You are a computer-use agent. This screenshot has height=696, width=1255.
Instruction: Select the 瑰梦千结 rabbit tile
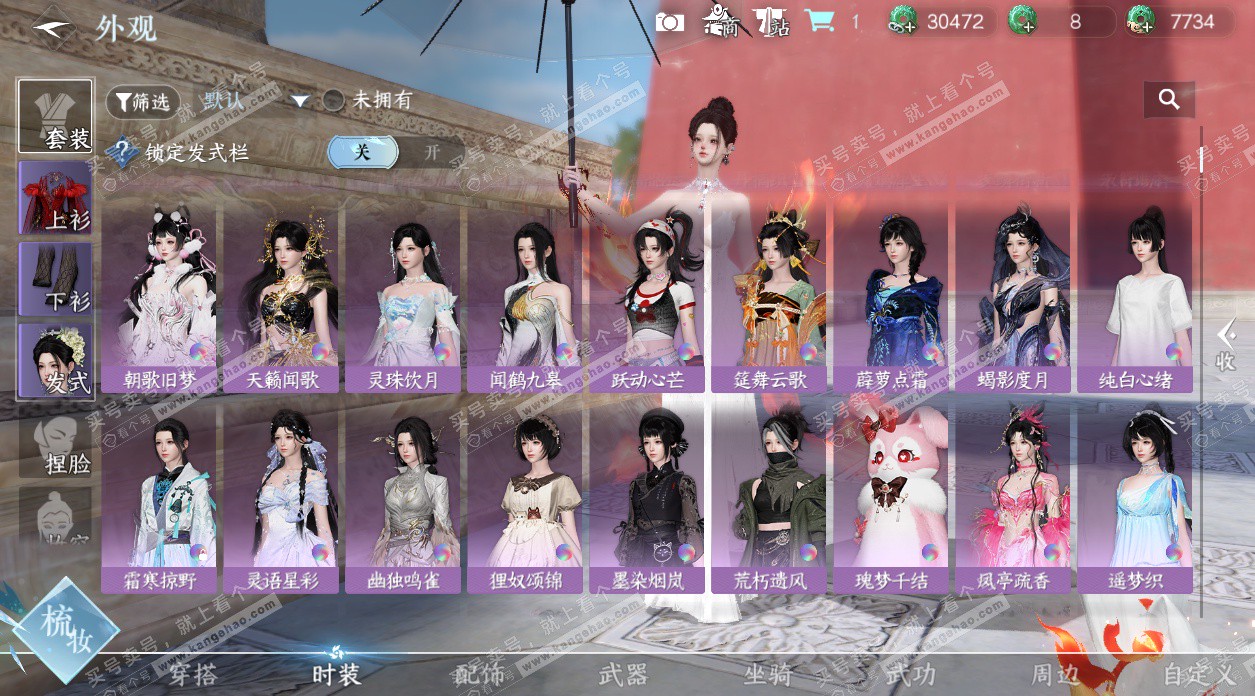[892, 497]
